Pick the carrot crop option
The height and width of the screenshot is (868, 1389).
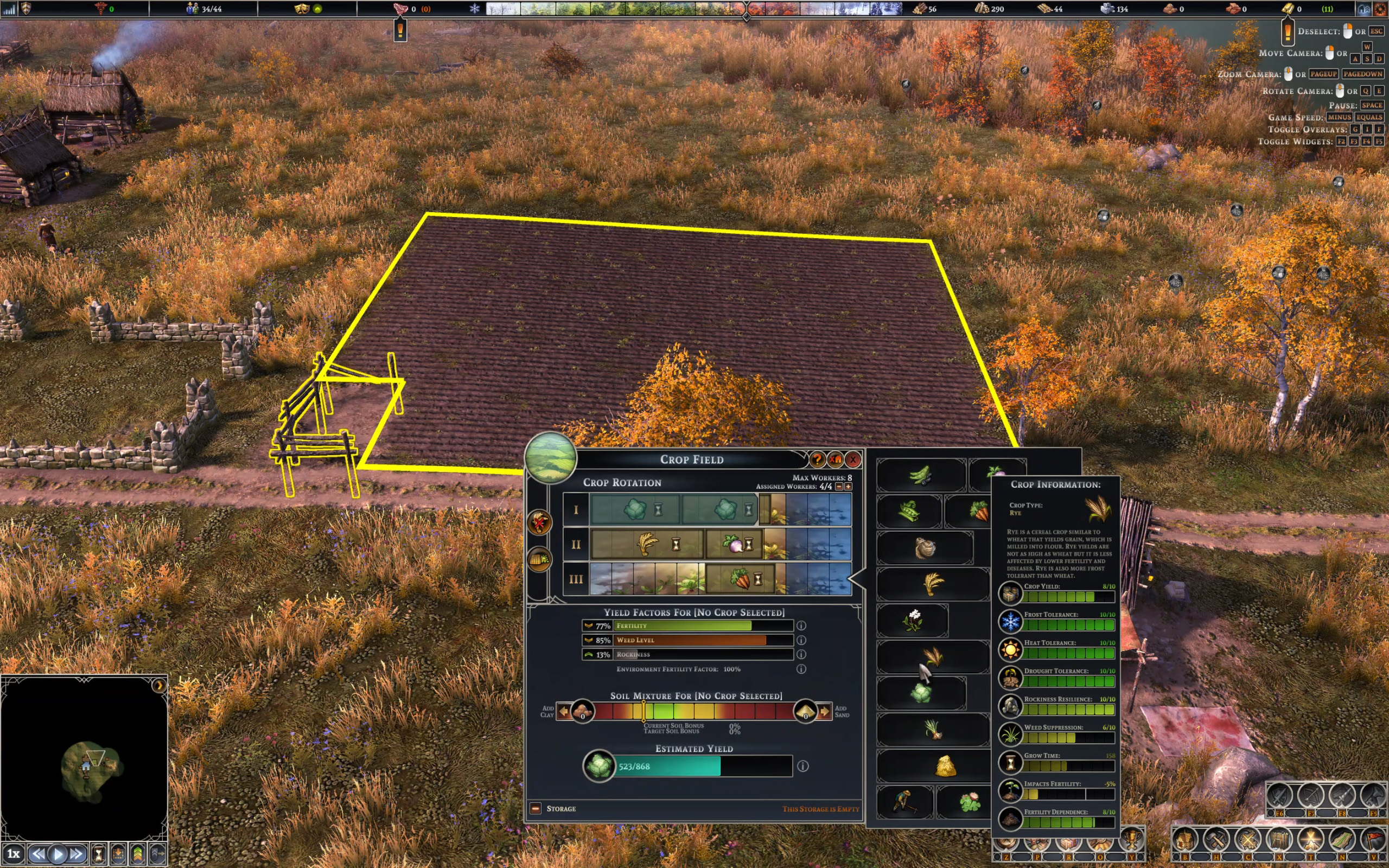(x=980, y=510)
